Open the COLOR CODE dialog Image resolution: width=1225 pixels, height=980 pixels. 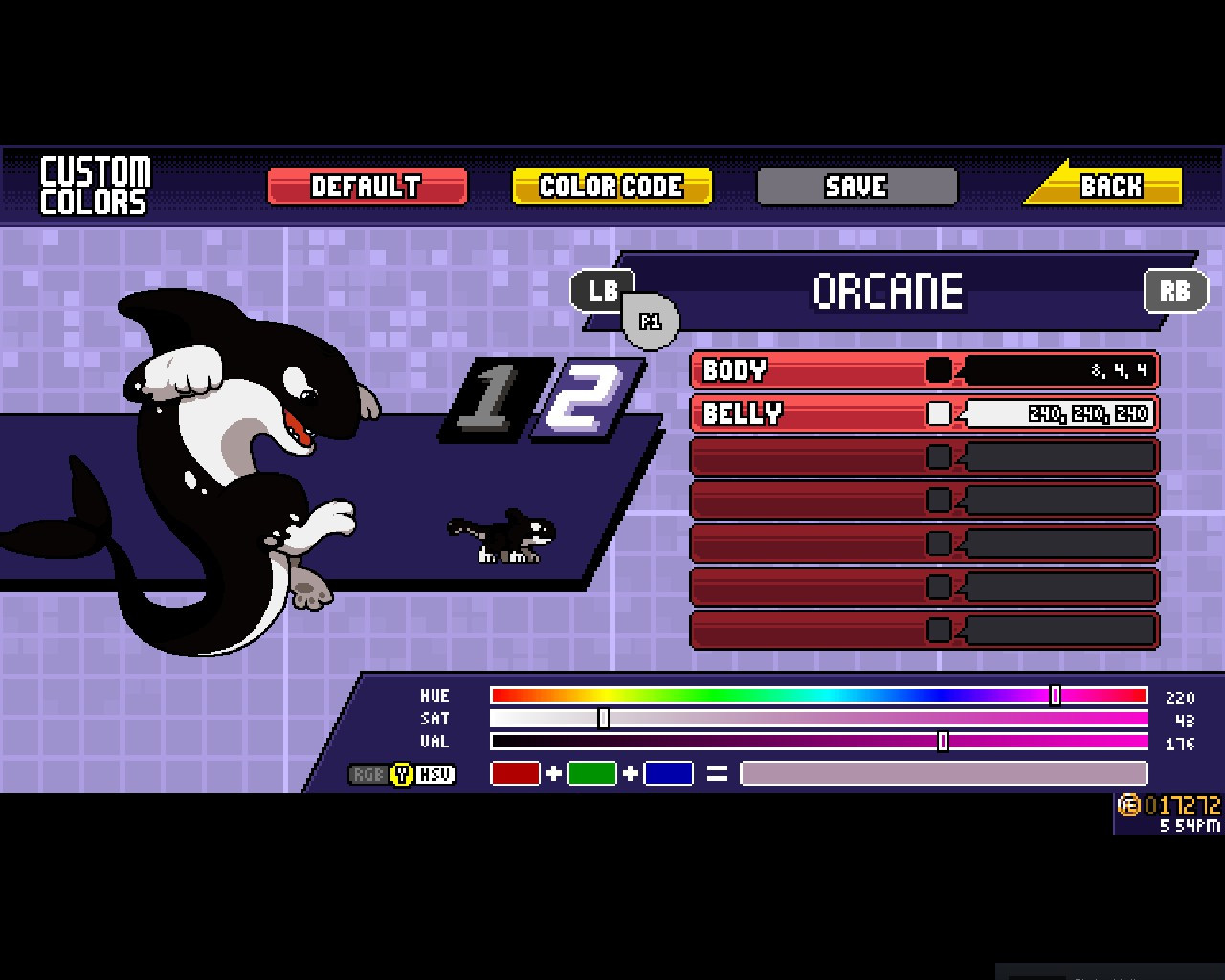612,186
